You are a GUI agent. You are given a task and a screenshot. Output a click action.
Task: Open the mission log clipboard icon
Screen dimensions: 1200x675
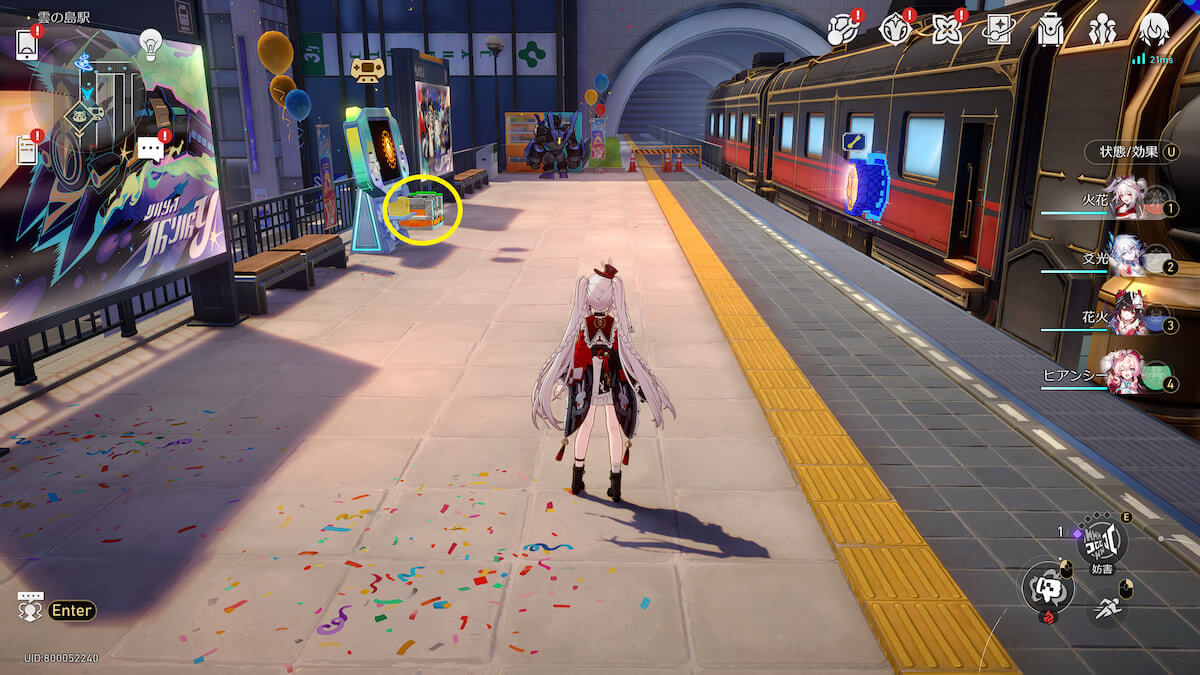click(27, 150)
